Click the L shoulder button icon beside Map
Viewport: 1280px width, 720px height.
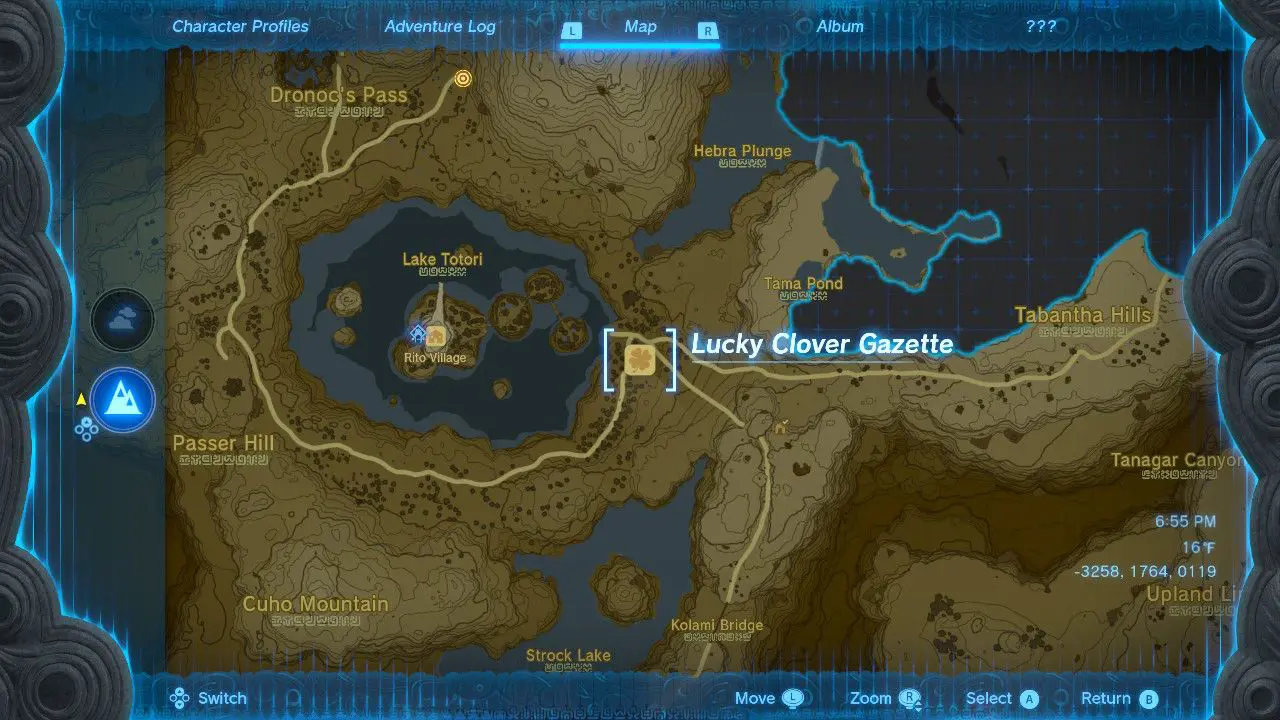point(572,31)
